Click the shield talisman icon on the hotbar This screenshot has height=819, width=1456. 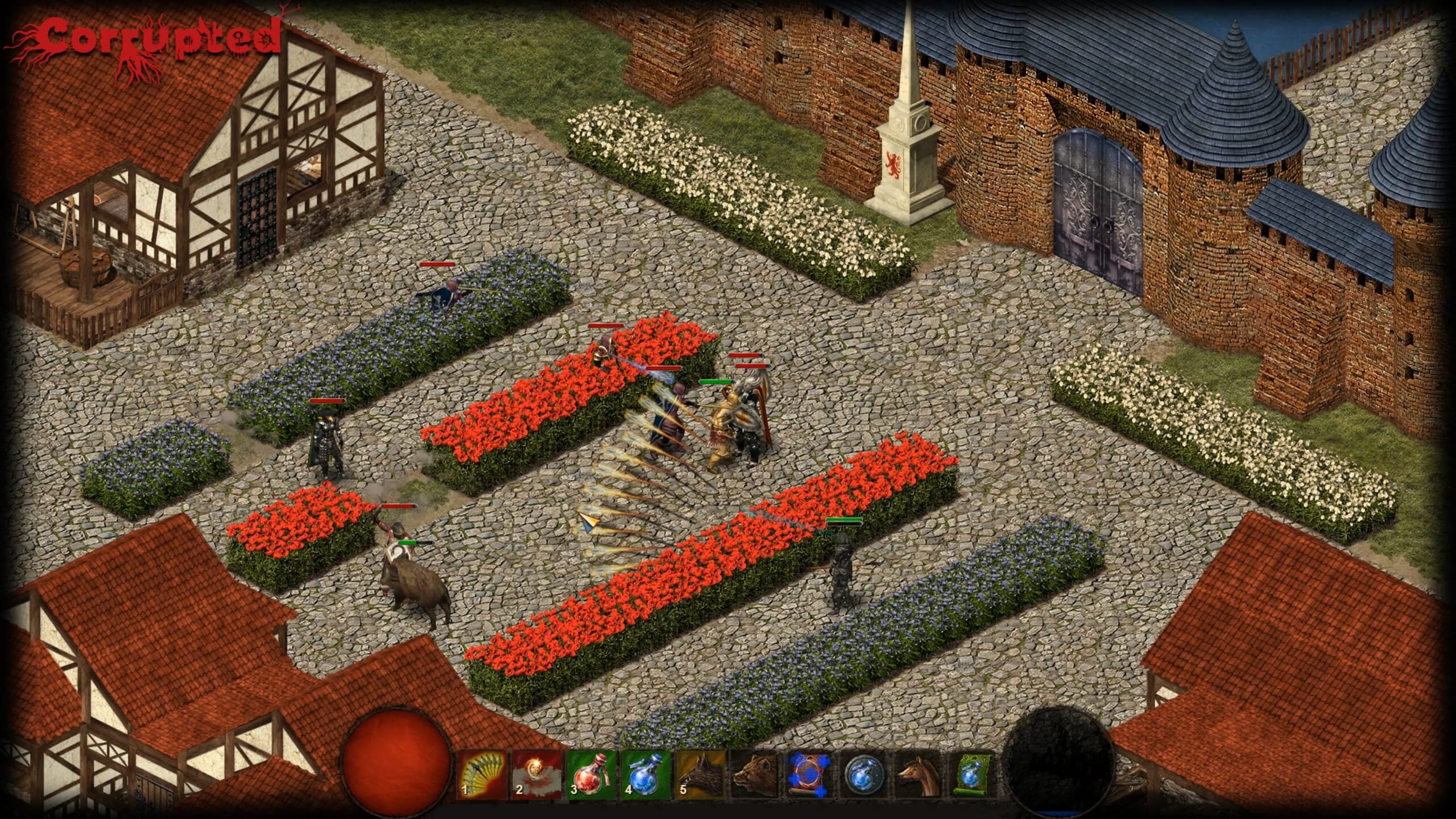pos(865,775)
